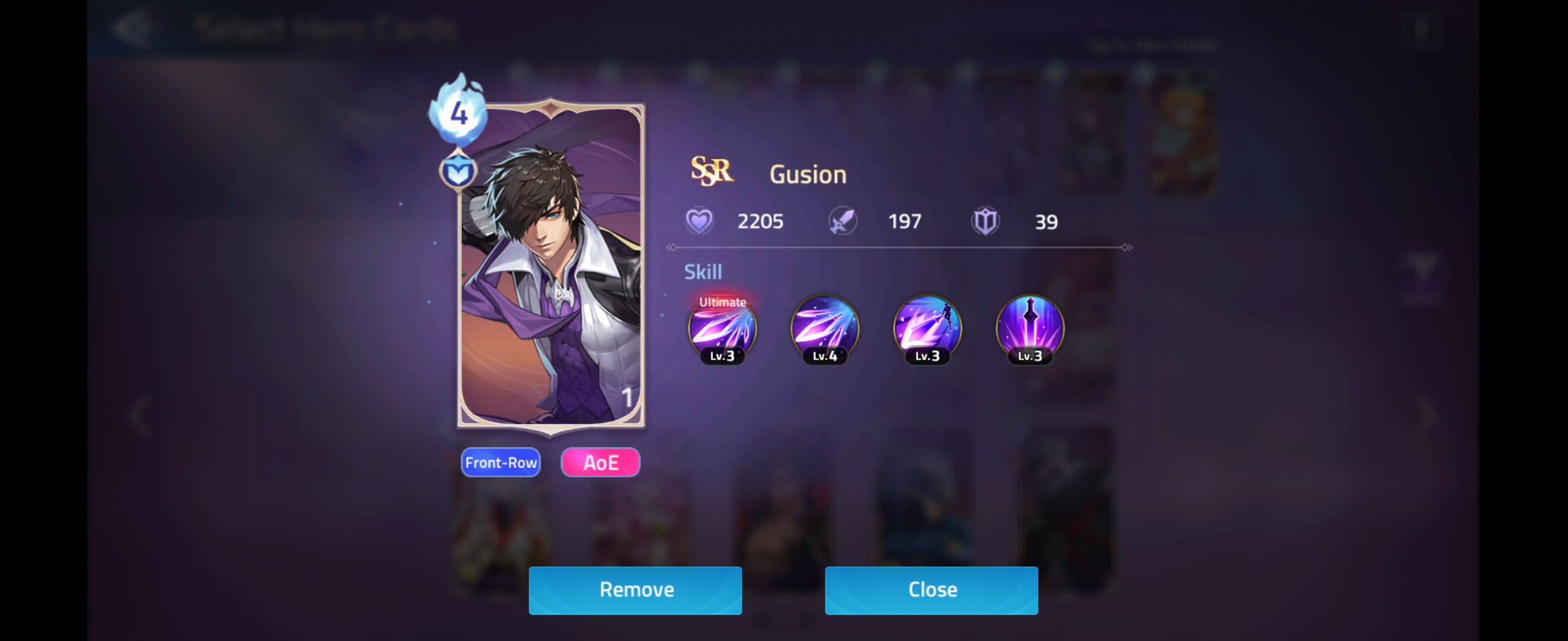1568x641 pixels.
Task: View the fourth sword skill icon
Action: point(1030,330)
